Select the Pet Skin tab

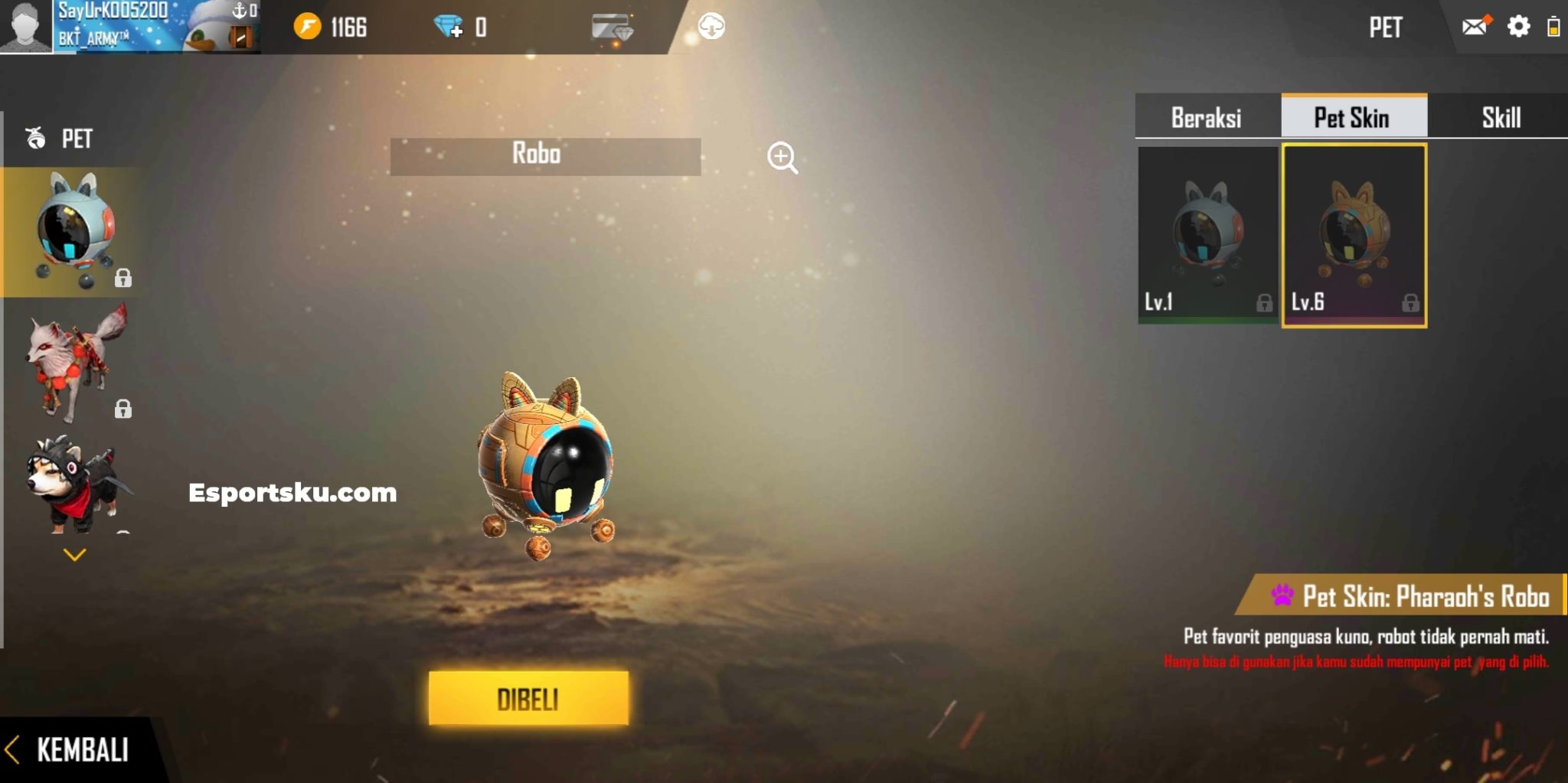point(1352,116)
